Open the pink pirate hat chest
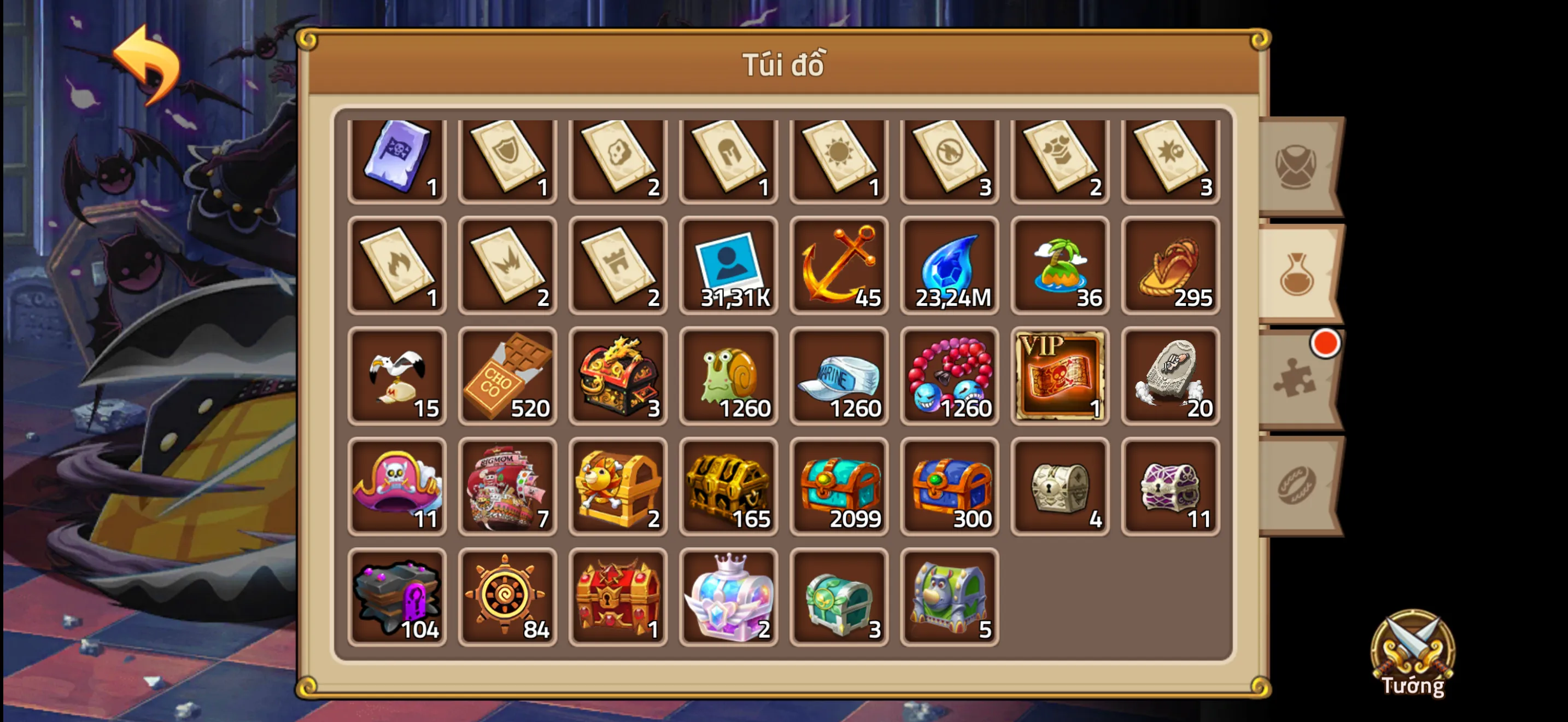The image size is (1568, 722). pyautogui.click(x=397, y=486)
